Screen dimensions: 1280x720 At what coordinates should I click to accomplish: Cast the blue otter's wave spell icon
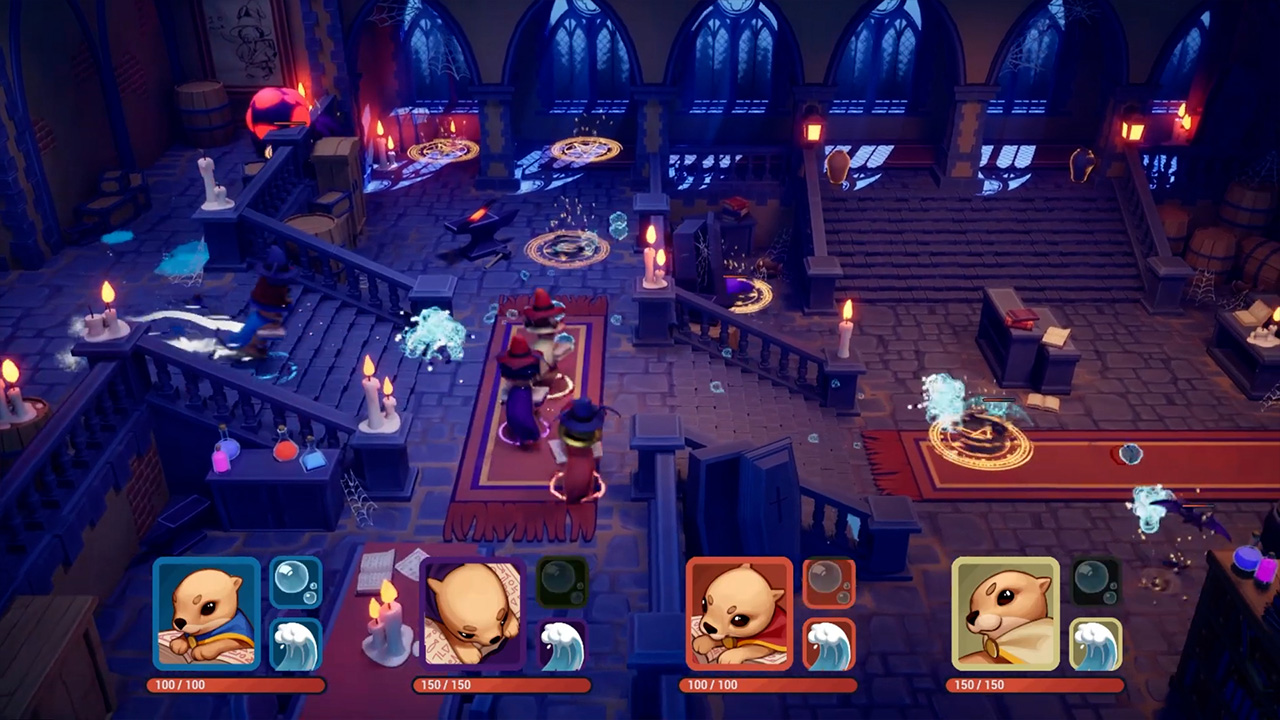point(296,645)
